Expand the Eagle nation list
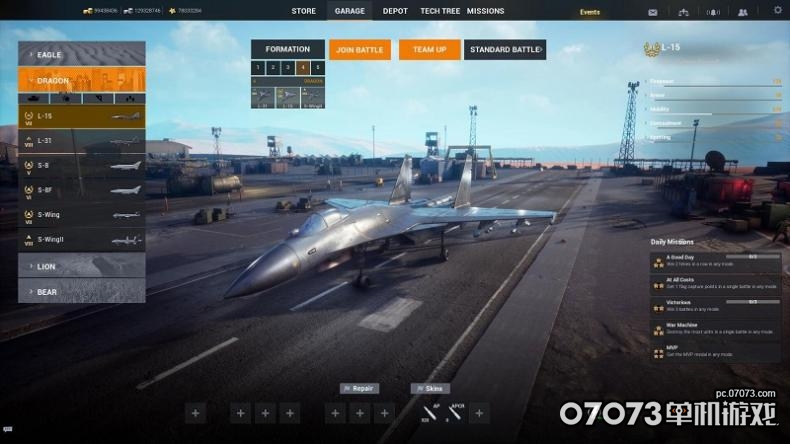790x444 pixels. click(x=81, y=54)
